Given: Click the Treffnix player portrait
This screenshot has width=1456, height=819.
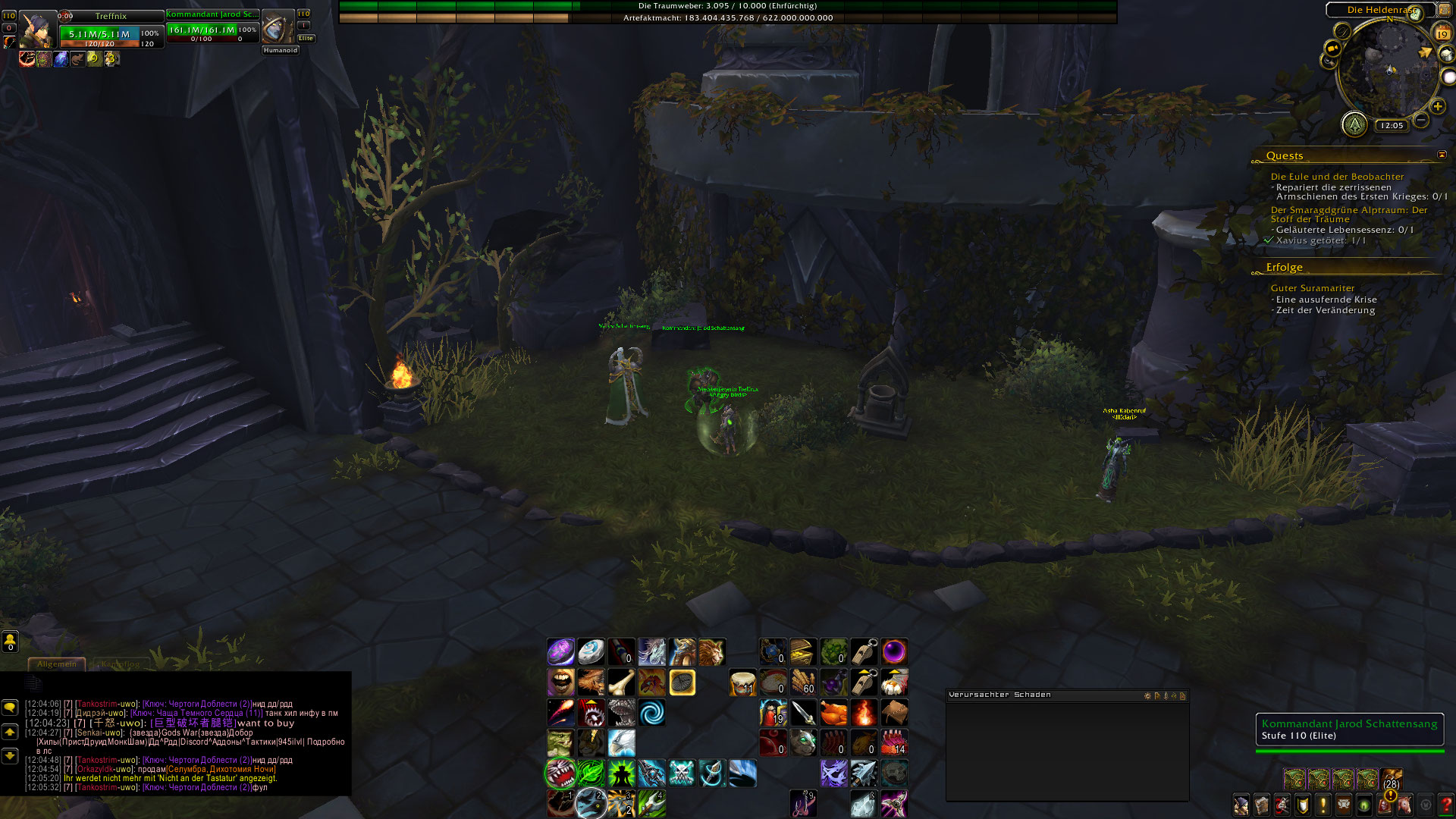Looking at the screenshot, I should pos(37,30).
